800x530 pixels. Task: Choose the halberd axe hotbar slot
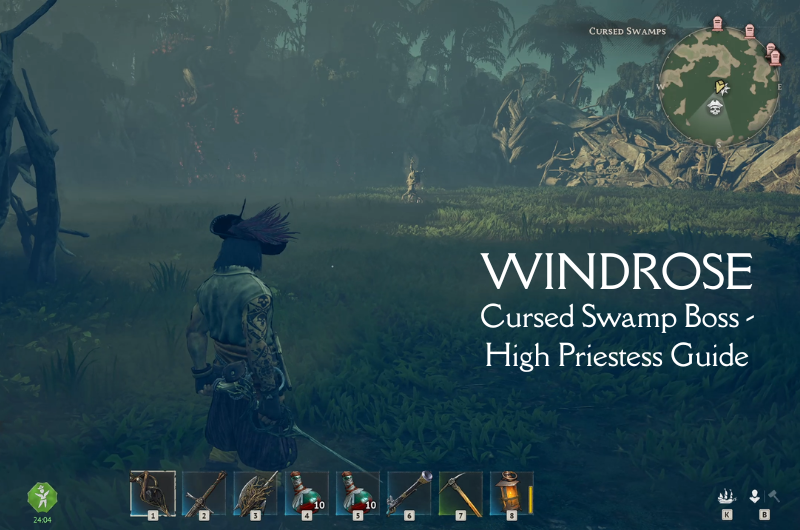(255, 493)
